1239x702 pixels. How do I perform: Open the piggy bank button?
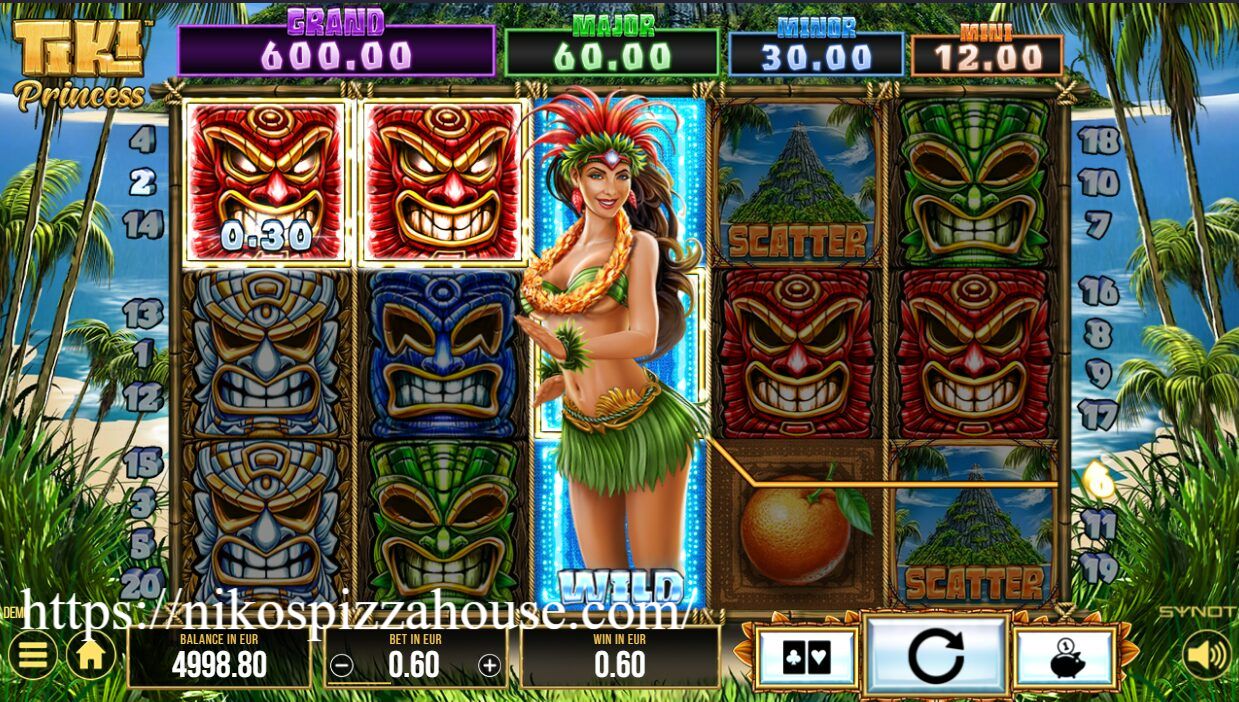point(1064,658)
